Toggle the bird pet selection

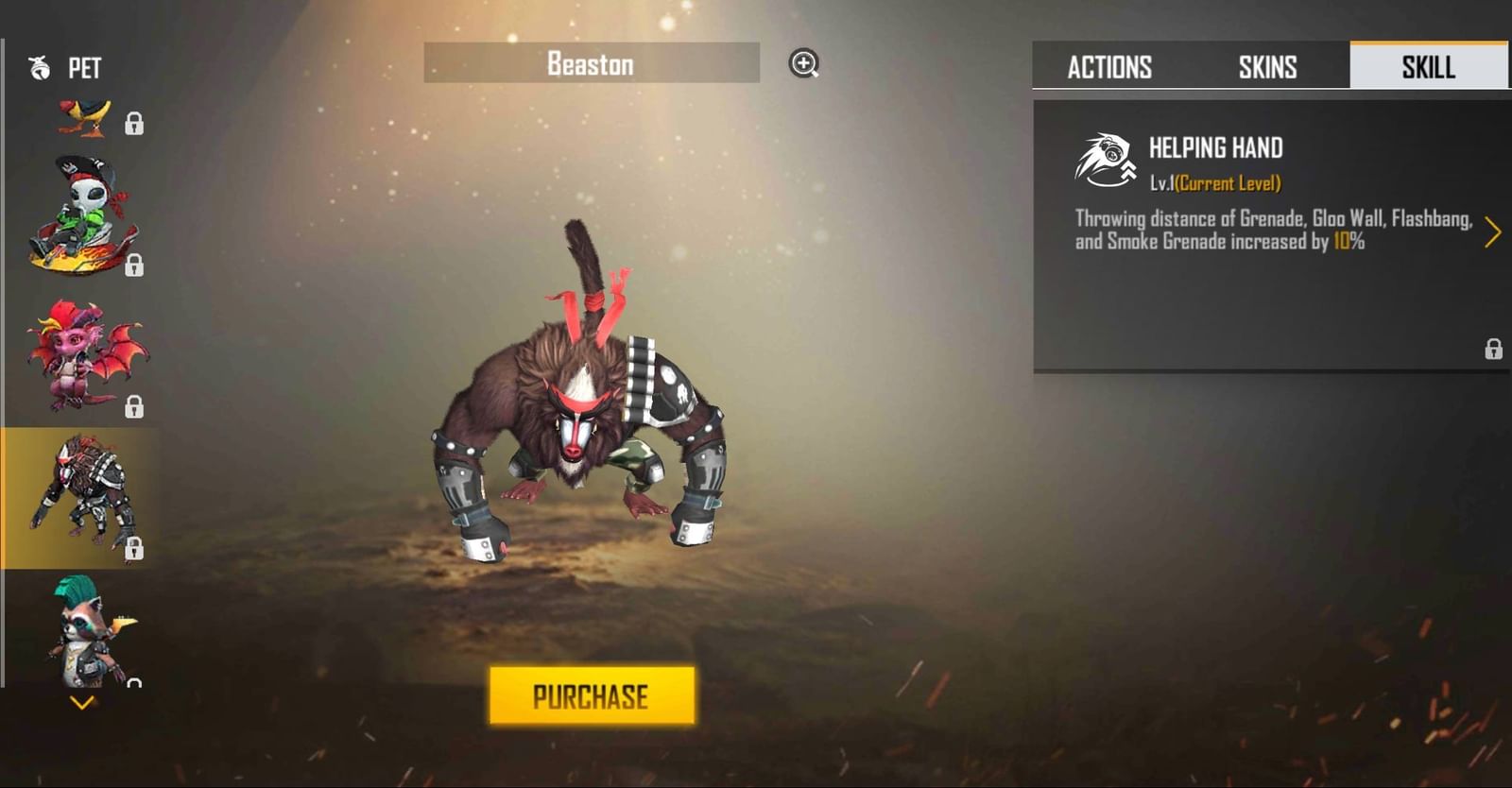85,113
